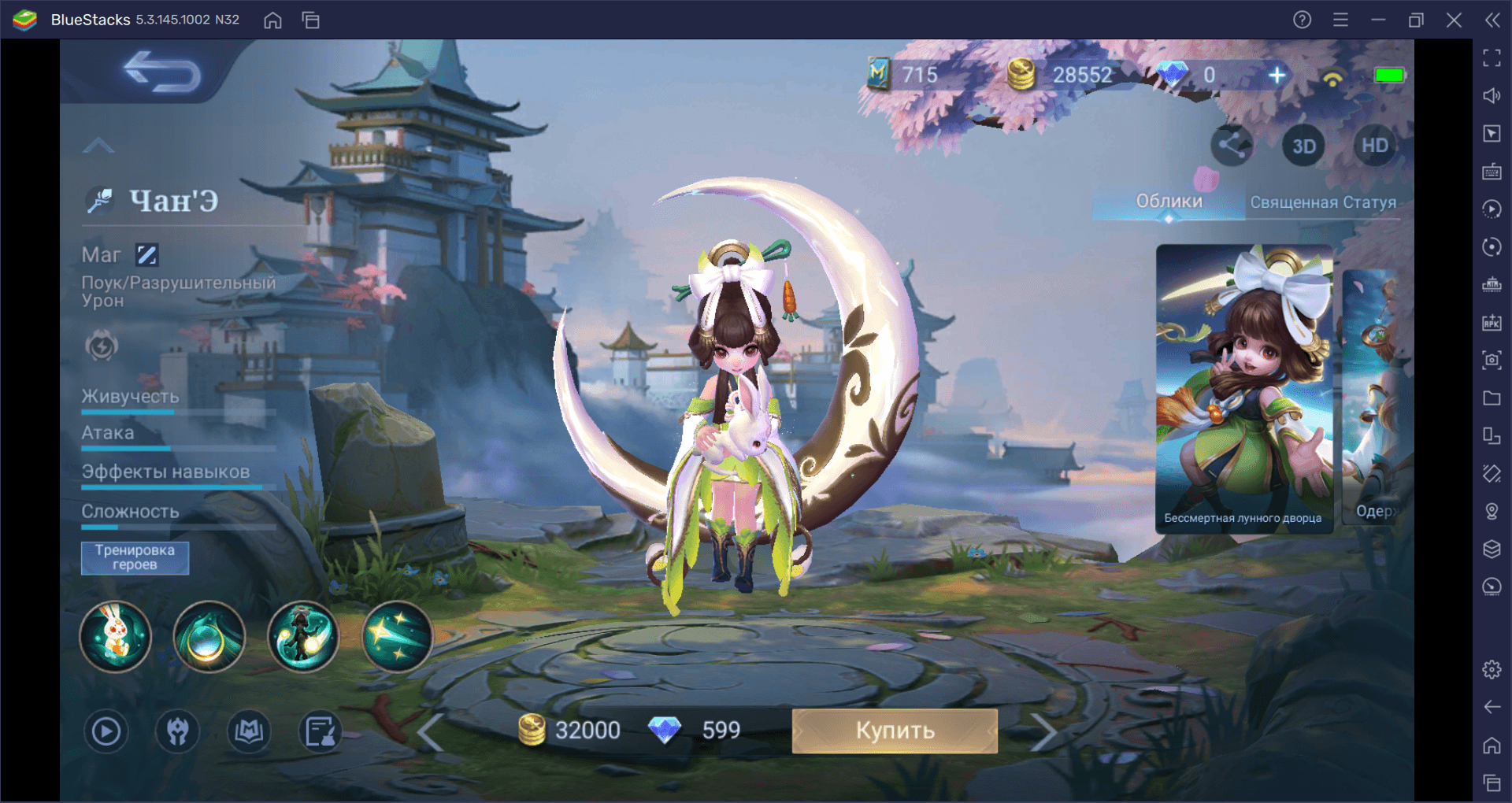Image resolution: width=1512 pixels, height=803 pixels.
Task: Buy the hero with Купить button
Action: 894,731
